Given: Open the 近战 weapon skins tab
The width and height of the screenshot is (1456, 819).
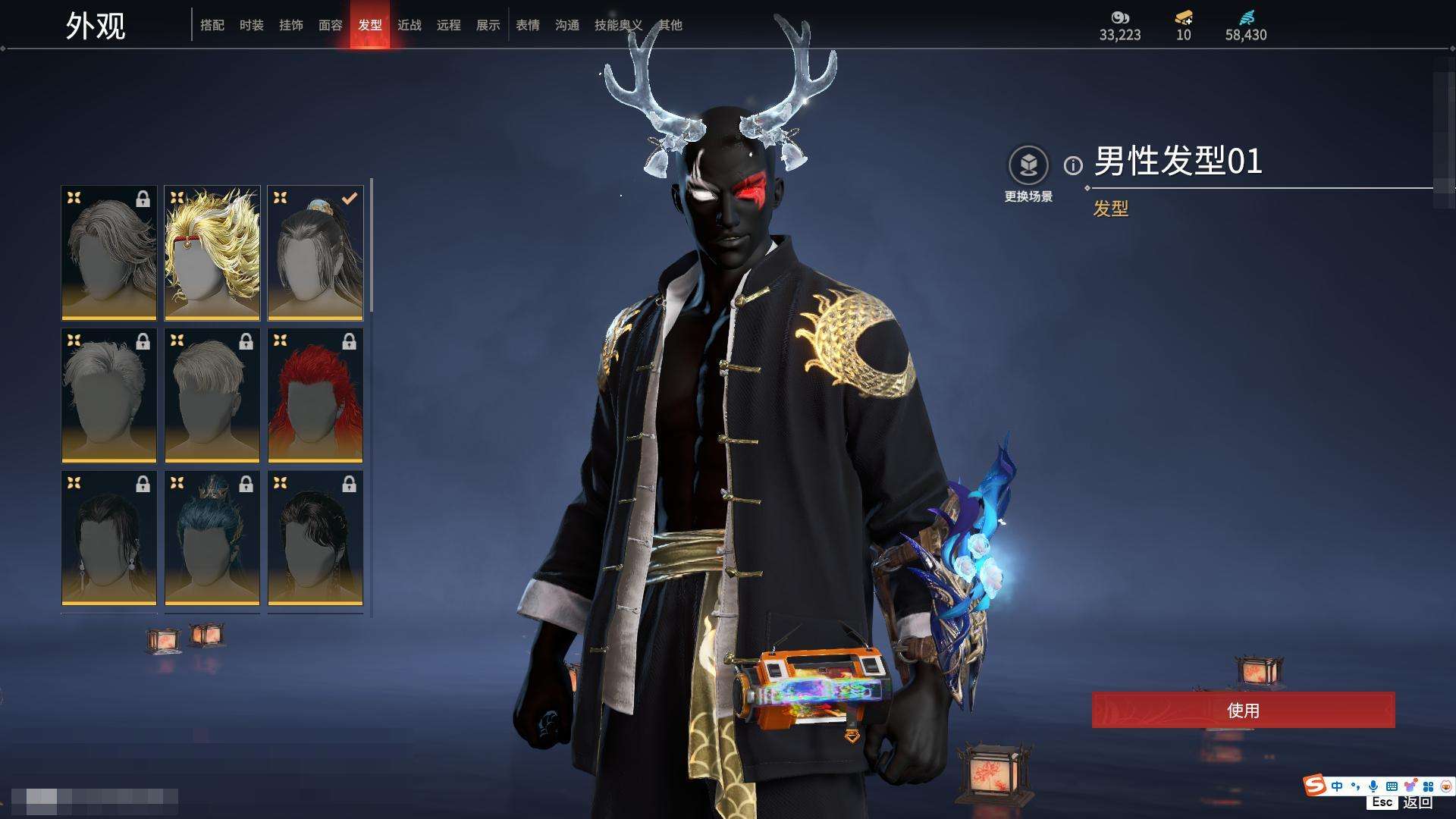Looking at the screenshot, I should tap(409, 25).
